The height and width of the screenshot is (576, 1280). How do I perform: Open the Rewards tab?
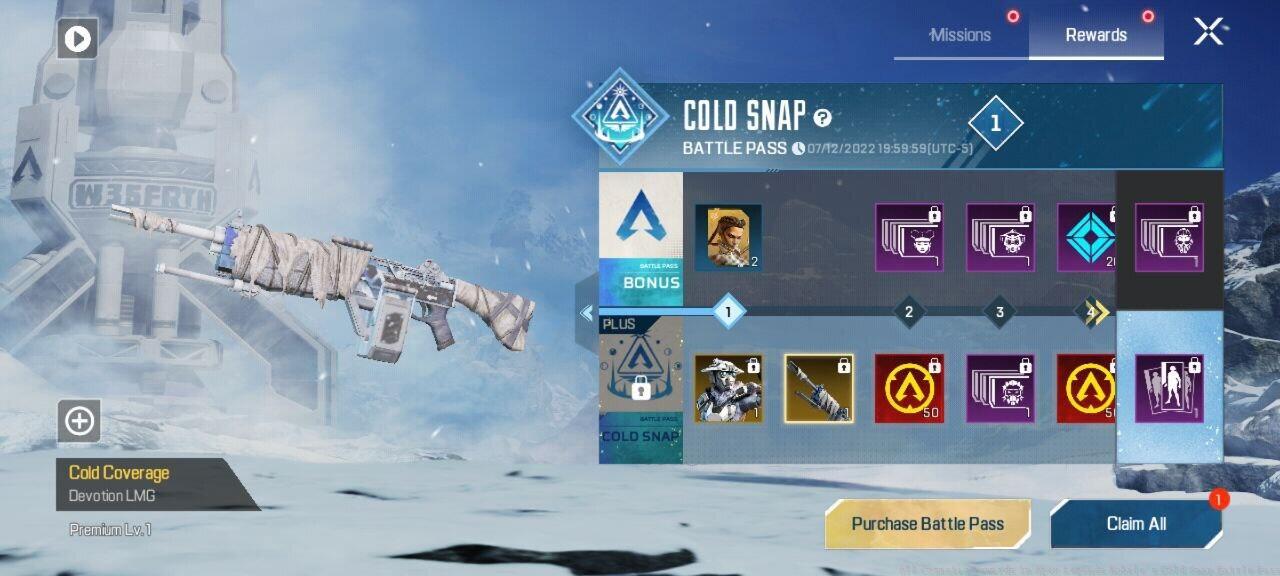1095,35
